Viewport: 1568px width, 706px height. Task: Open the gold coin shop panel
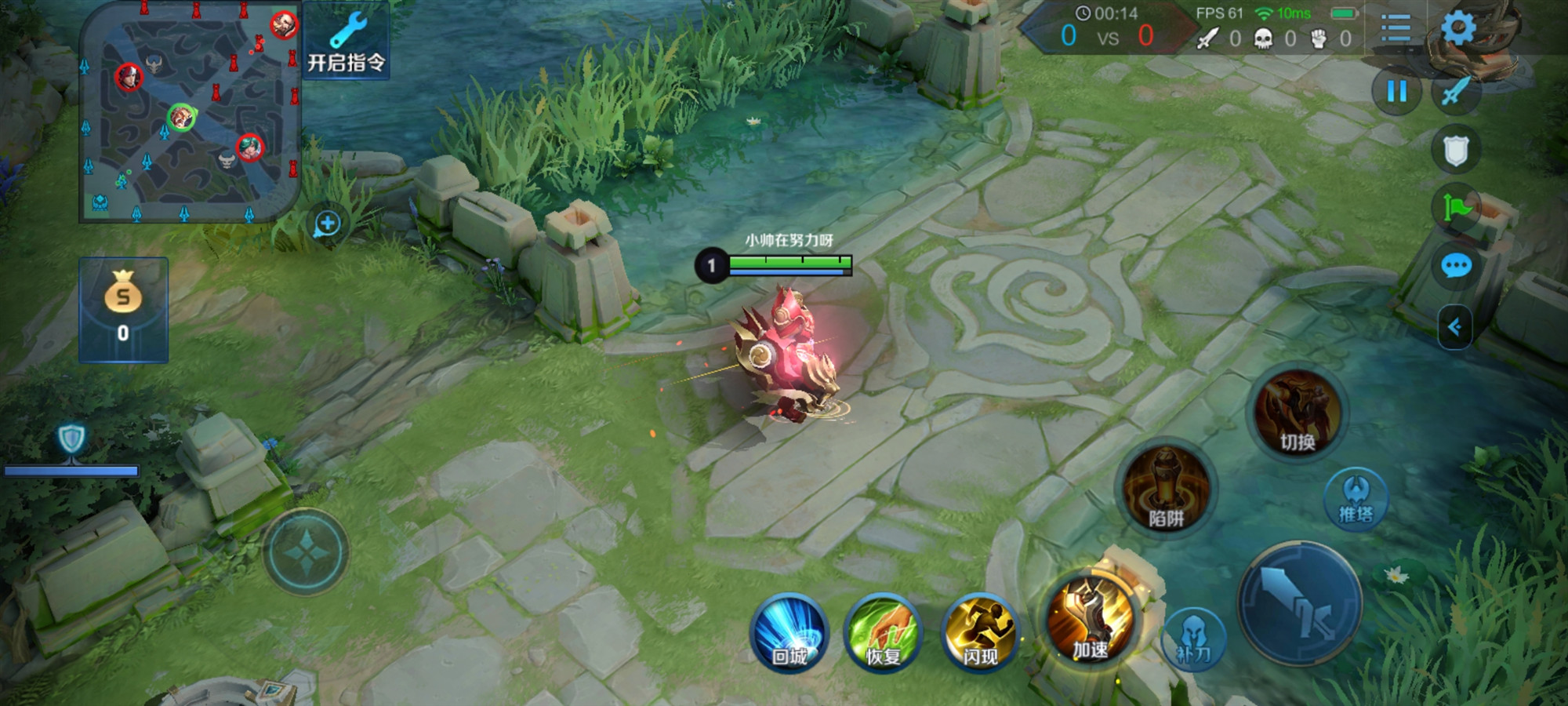click(123, 309)
